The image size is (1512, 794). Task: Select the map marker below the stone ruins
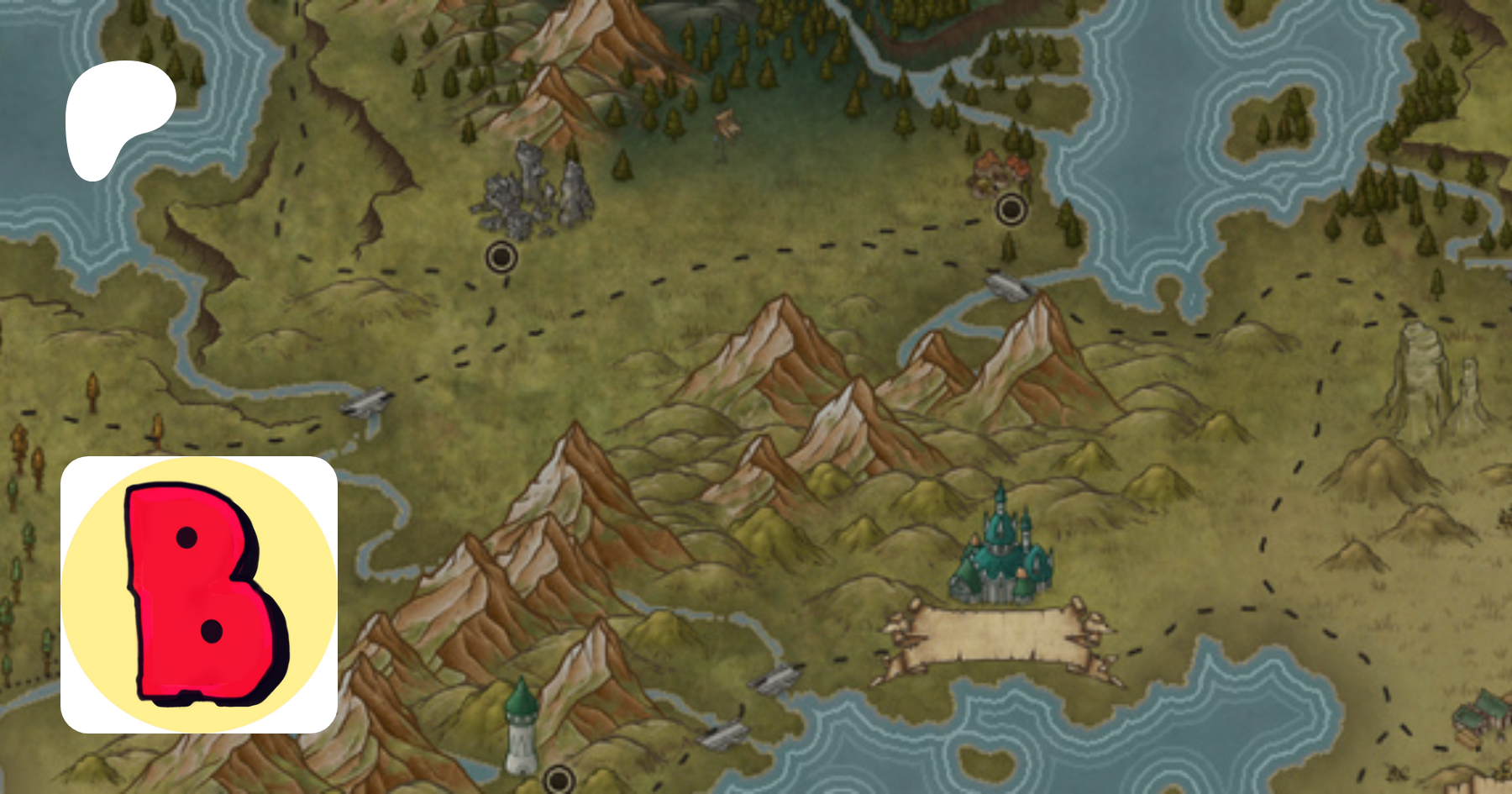(x=501, y=256)
